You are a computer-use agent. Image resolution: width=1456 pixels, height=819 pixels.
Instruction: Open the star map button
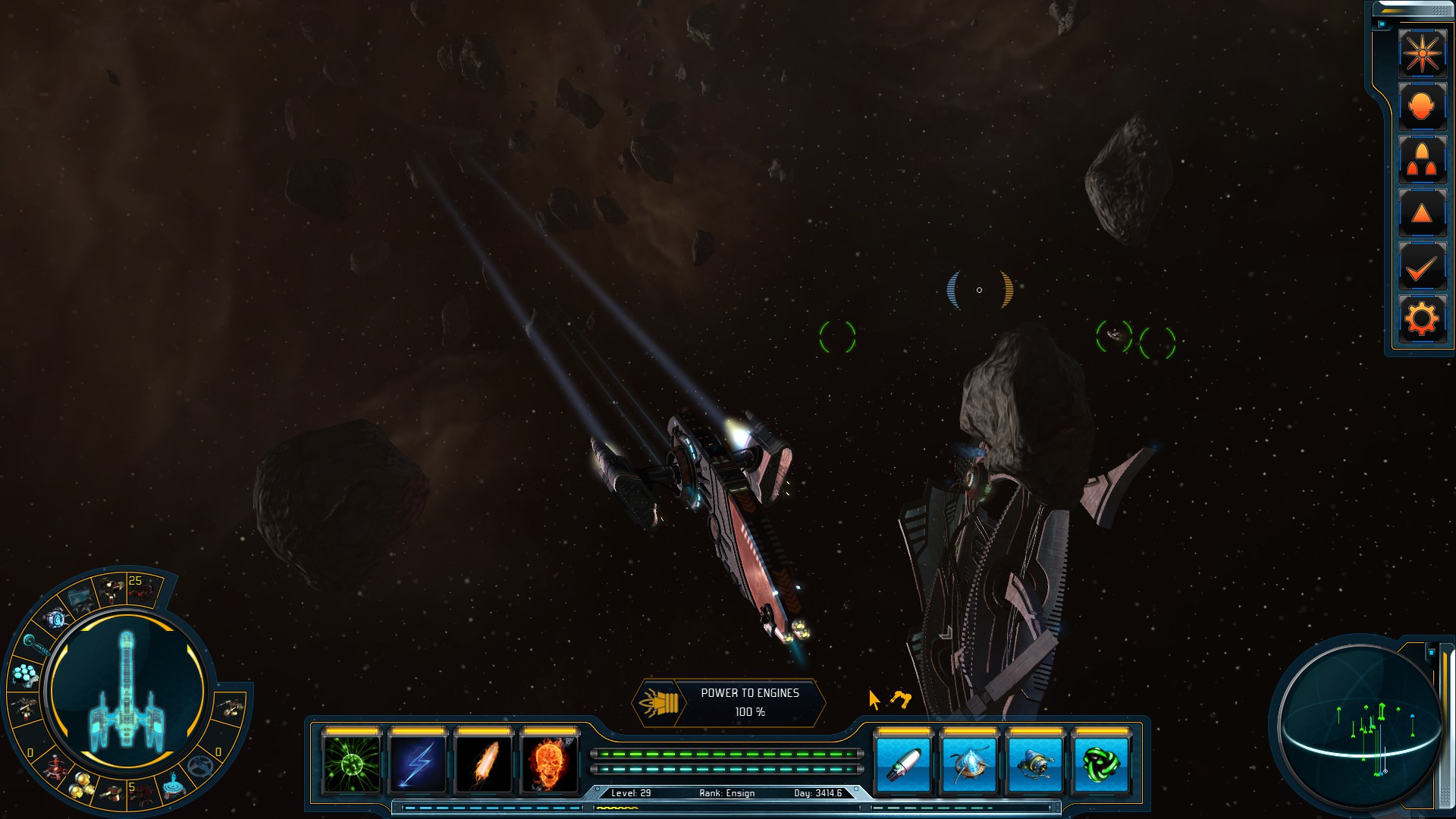coord(1422,53)
